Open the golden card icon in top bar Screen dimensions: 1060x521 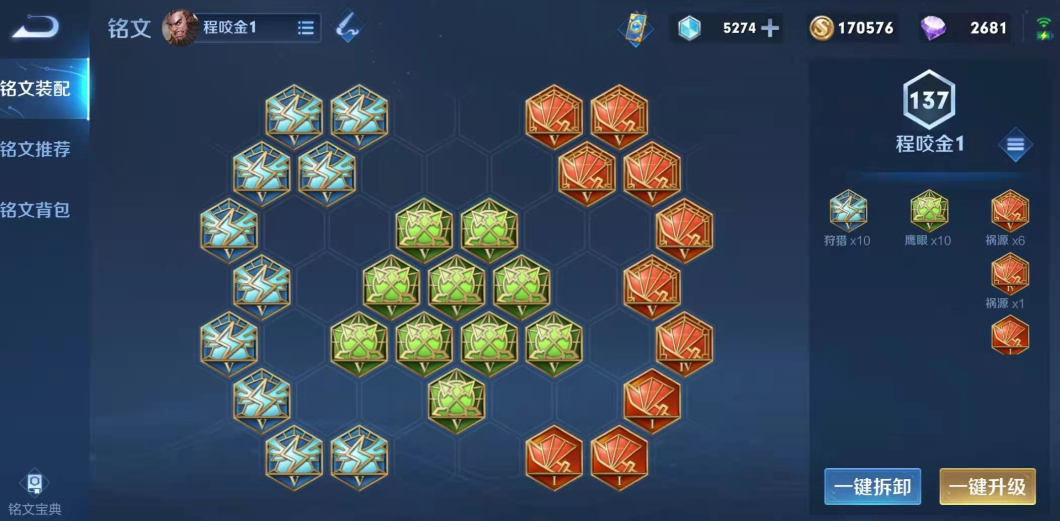(635, 28)
